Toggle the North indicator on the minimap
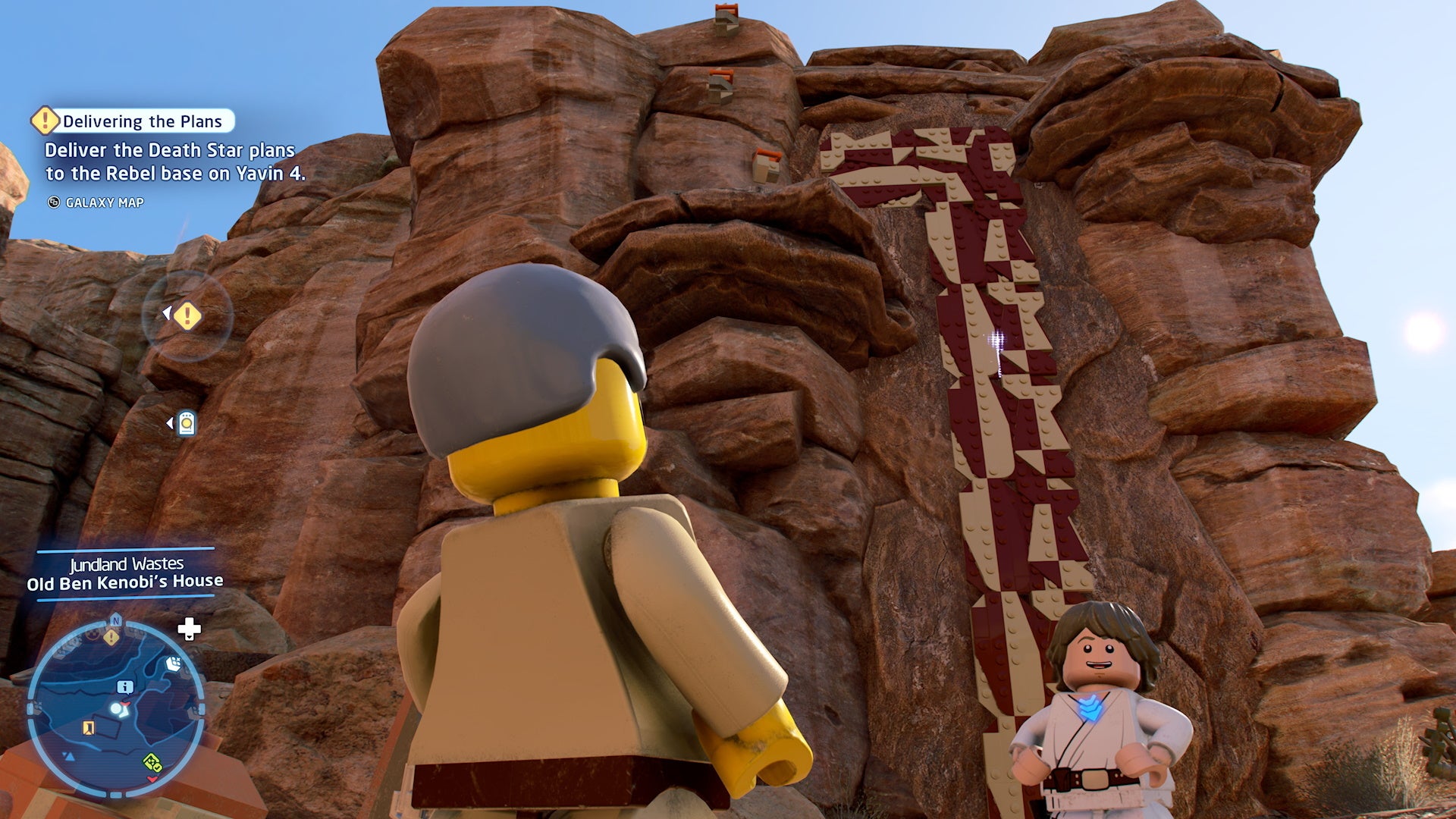The height and width of the screenshot is (819, 1456). click(x=115, y=620)
